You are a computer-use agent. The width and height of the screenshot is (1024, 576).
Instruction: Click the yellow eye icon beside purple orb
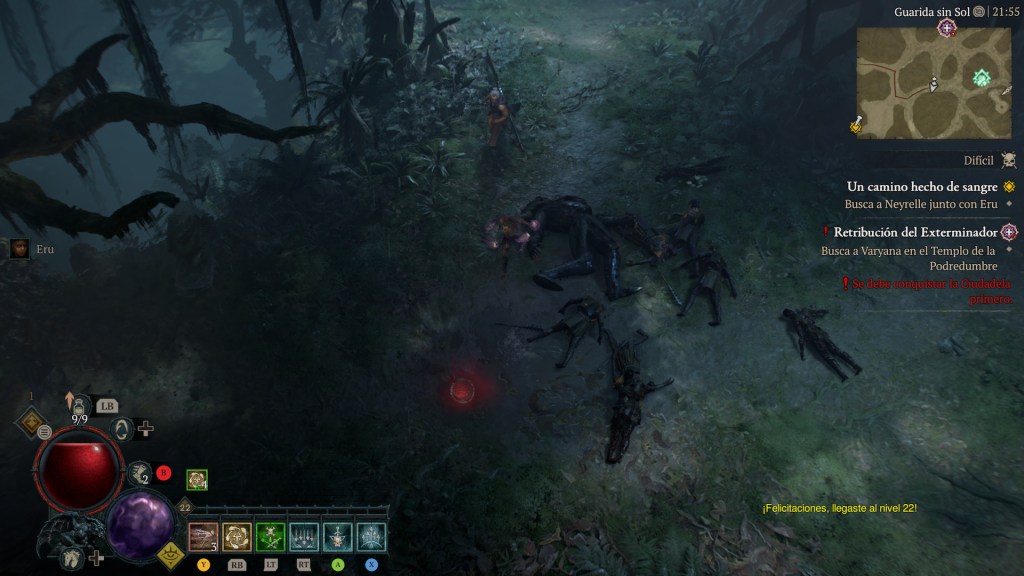click(171, 550)
